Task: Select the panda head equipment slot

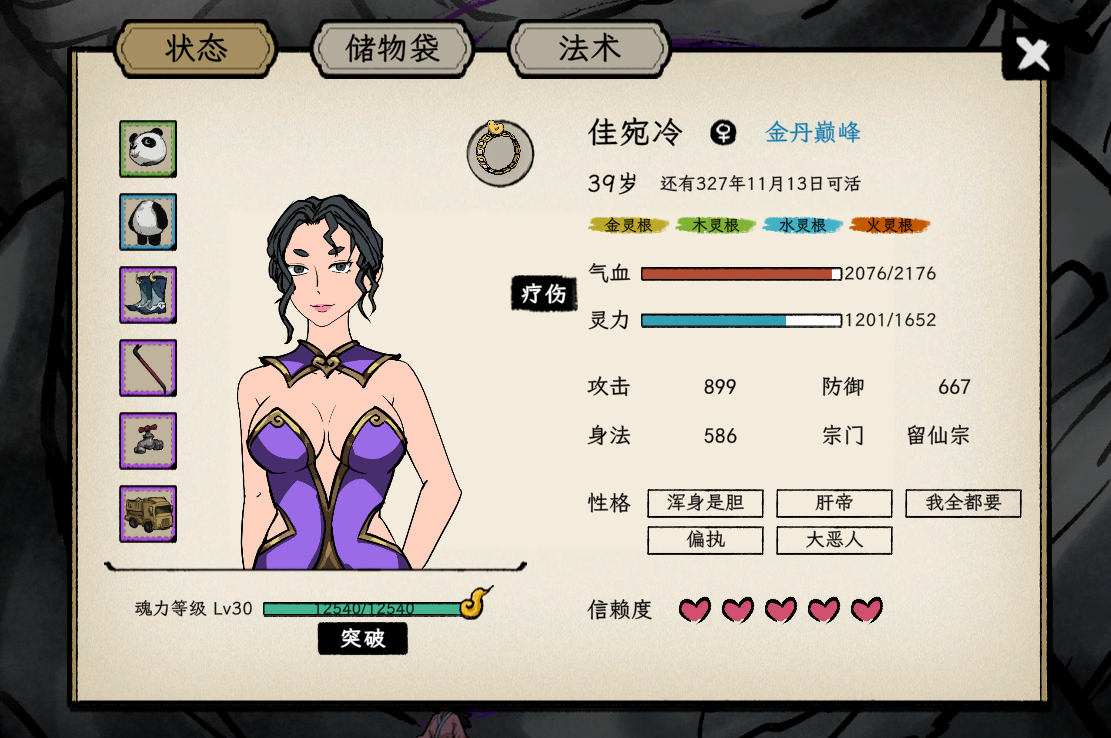Action: (148, 149)
